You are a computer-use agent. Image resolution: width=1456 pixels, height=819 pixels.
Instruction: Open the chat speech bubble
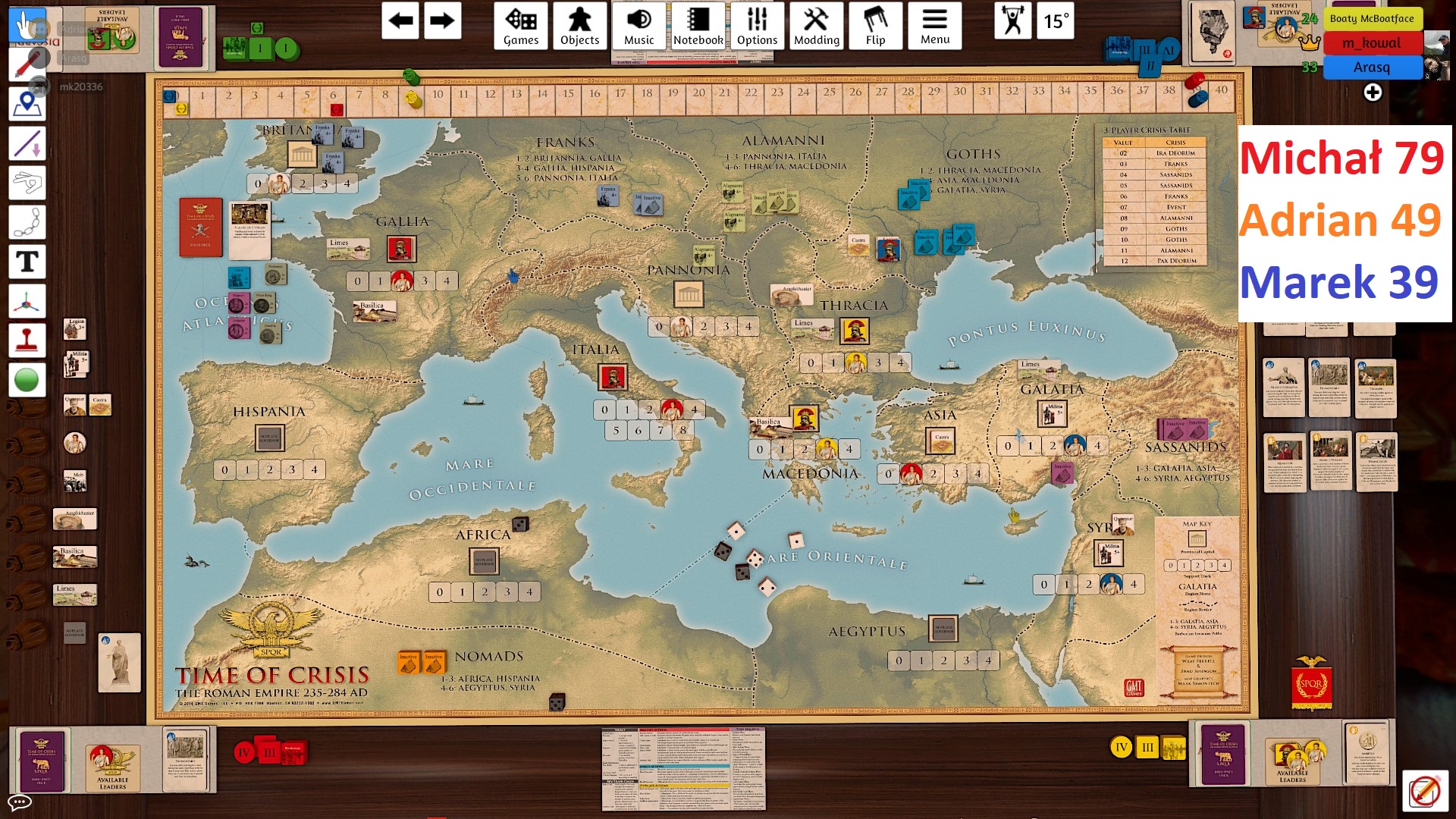tap(19, 802)
